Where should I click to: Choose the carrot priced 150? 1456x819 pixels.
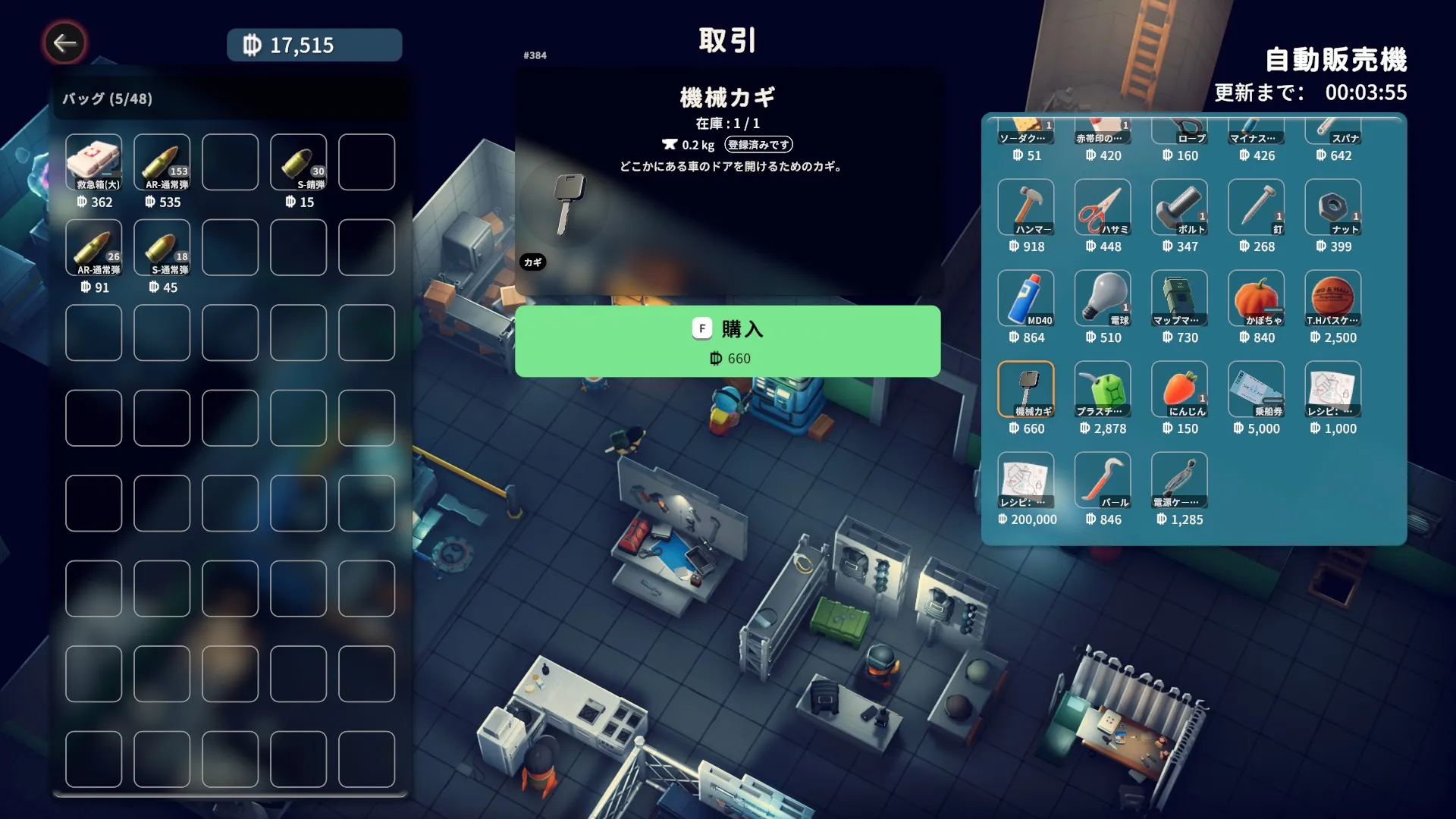point(1178,389)
